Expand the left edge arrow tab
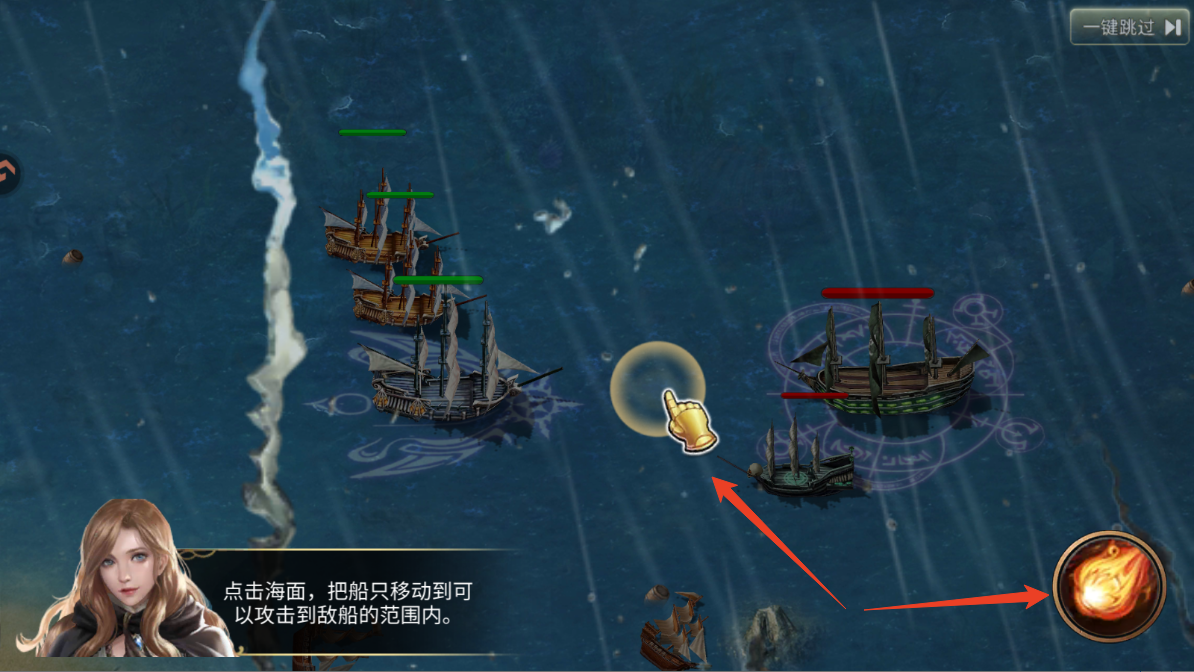The width and height of the screenshot is (1194, 672). (8, 174)
